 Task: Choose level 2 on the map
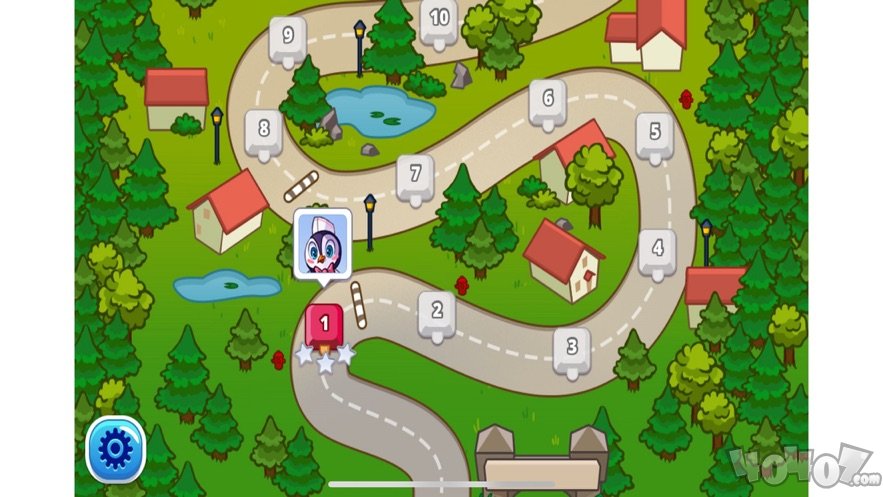tap(436, 310)
